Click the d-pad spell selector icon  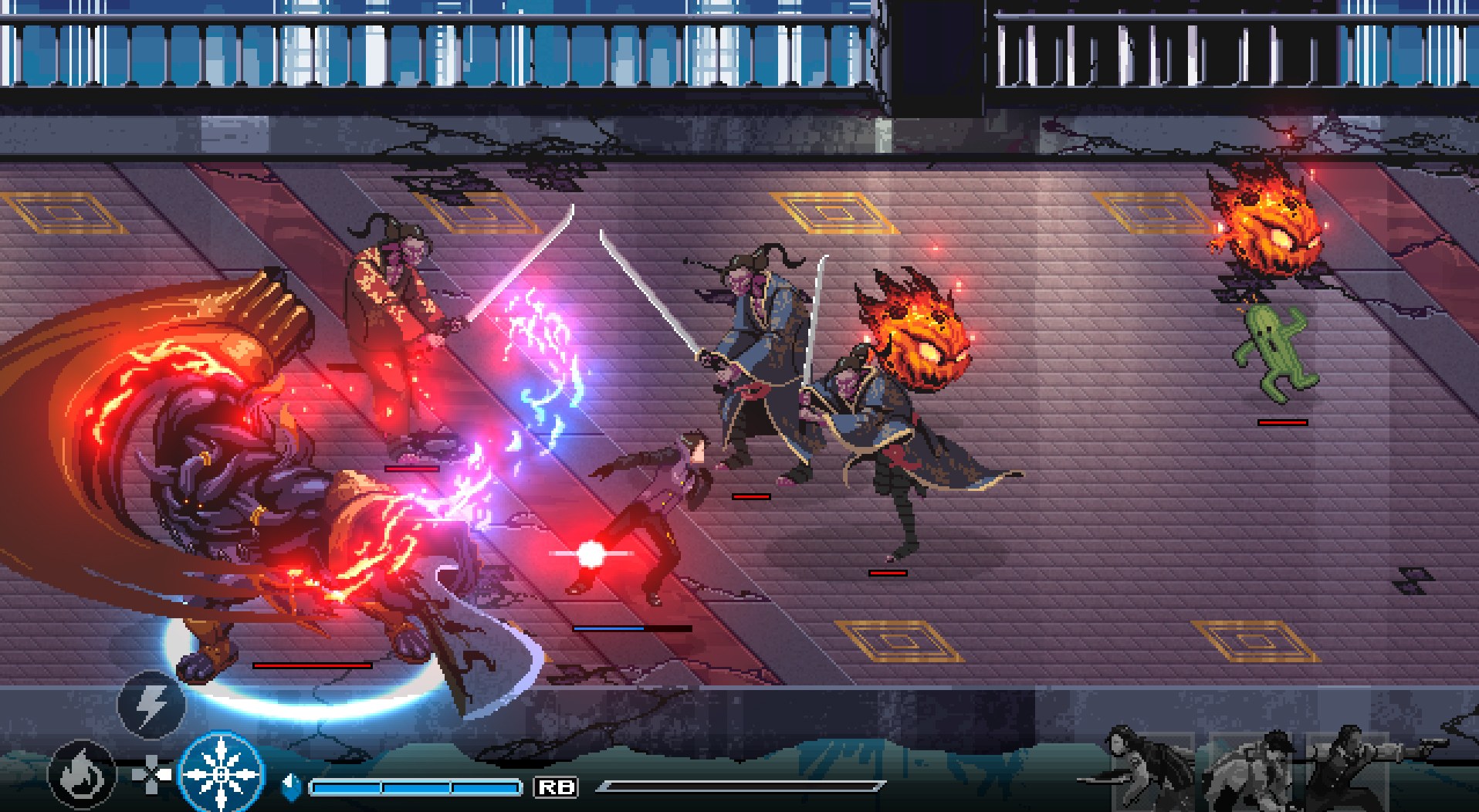coord(151,773)
